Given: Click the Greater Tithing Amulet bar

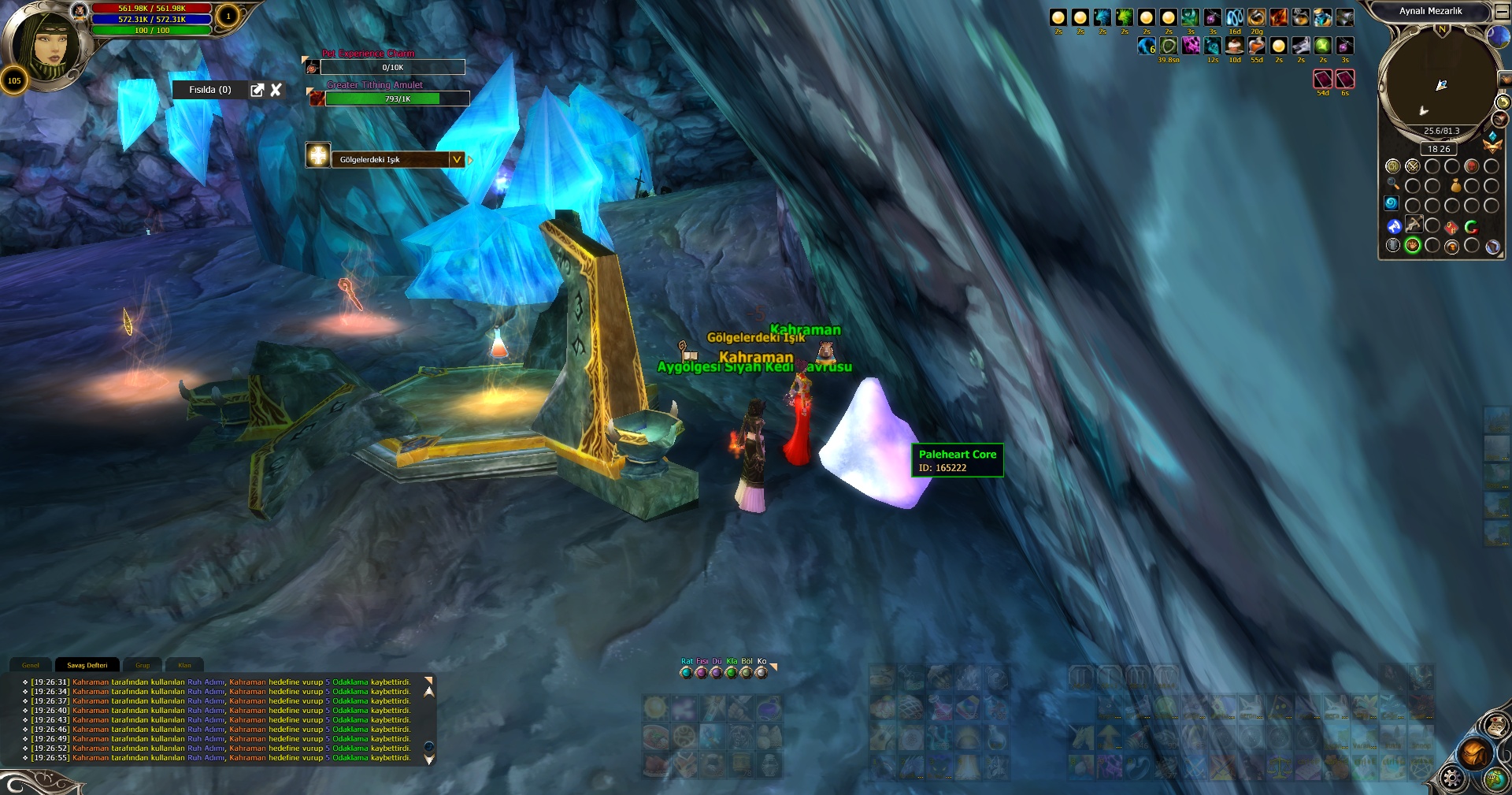Looking at the screenshot, I should point(397,98).
